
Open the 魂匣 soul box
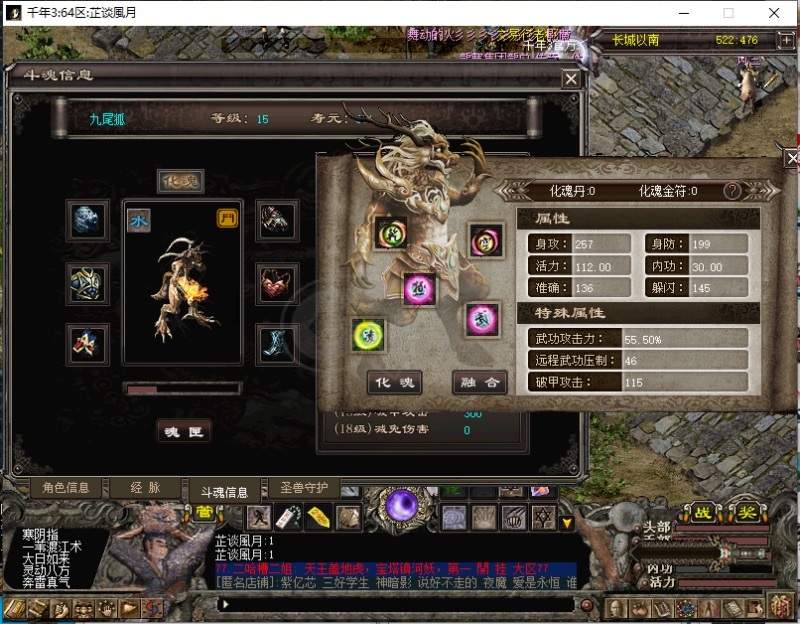(183, 431)
